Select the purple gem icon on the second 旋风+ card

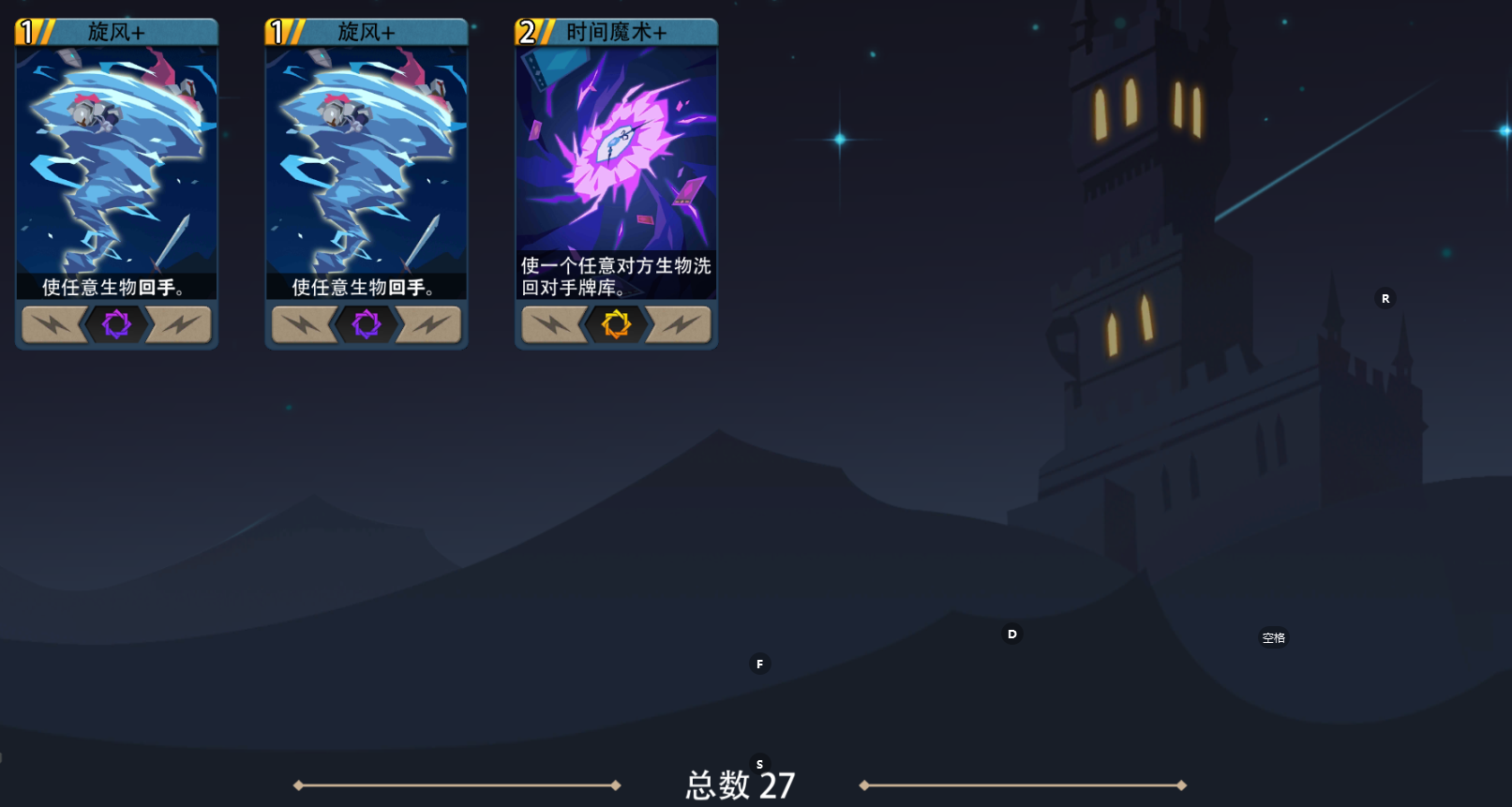pos(366,324)
